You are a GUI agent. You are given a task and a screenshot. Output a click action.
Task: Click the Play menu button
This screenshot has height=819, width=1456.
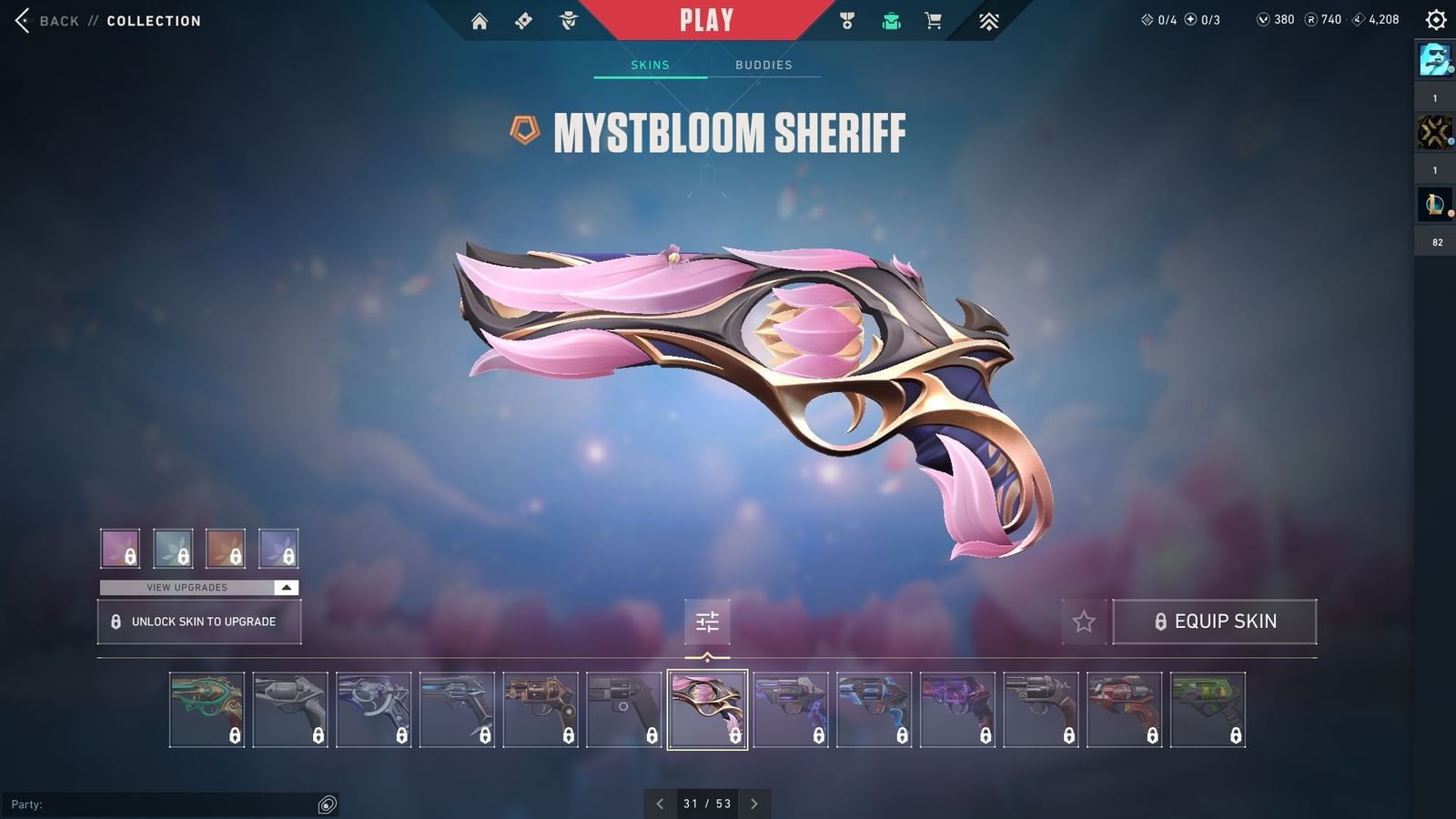pyautogui.click(x=705, y=18)
